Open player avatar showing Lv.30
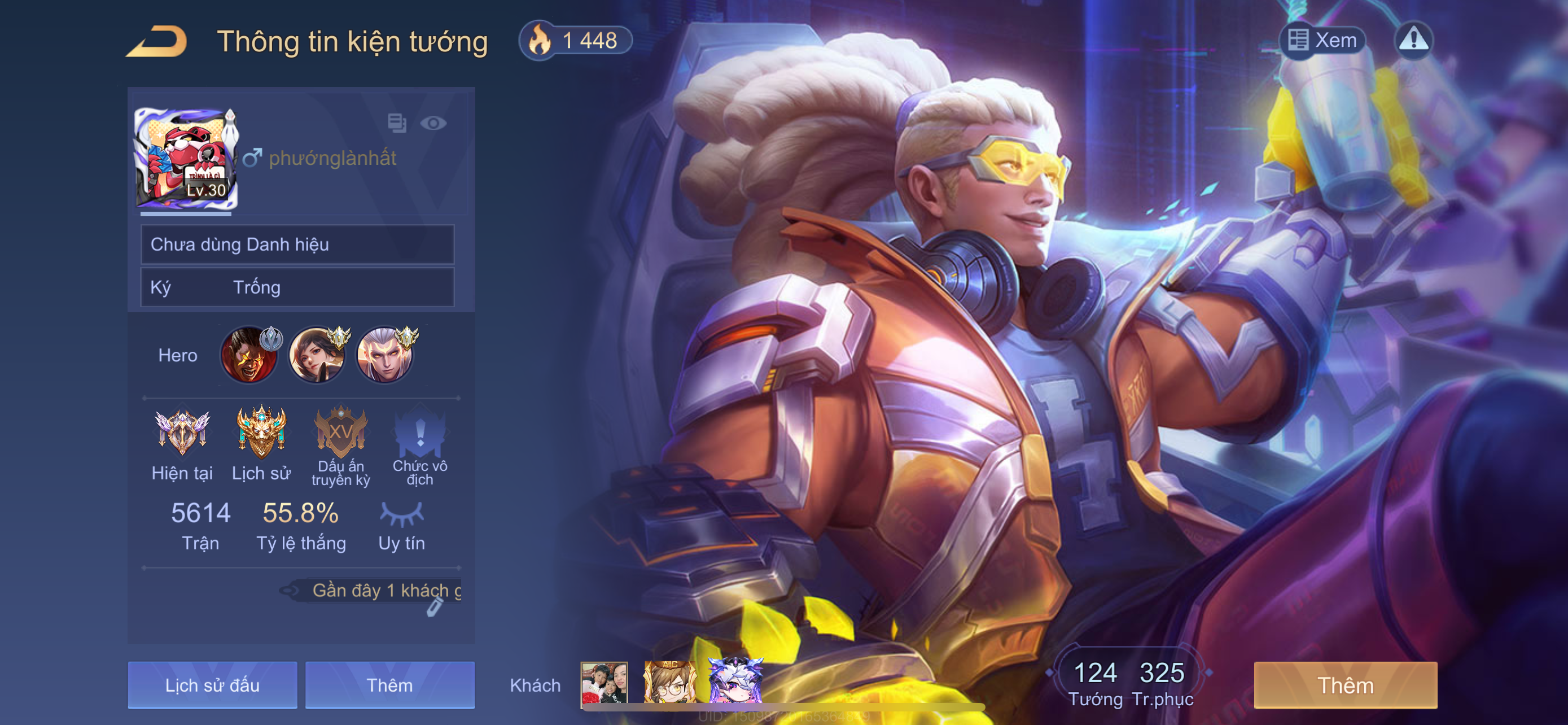 pyautogui.click(x=186, y=158)
